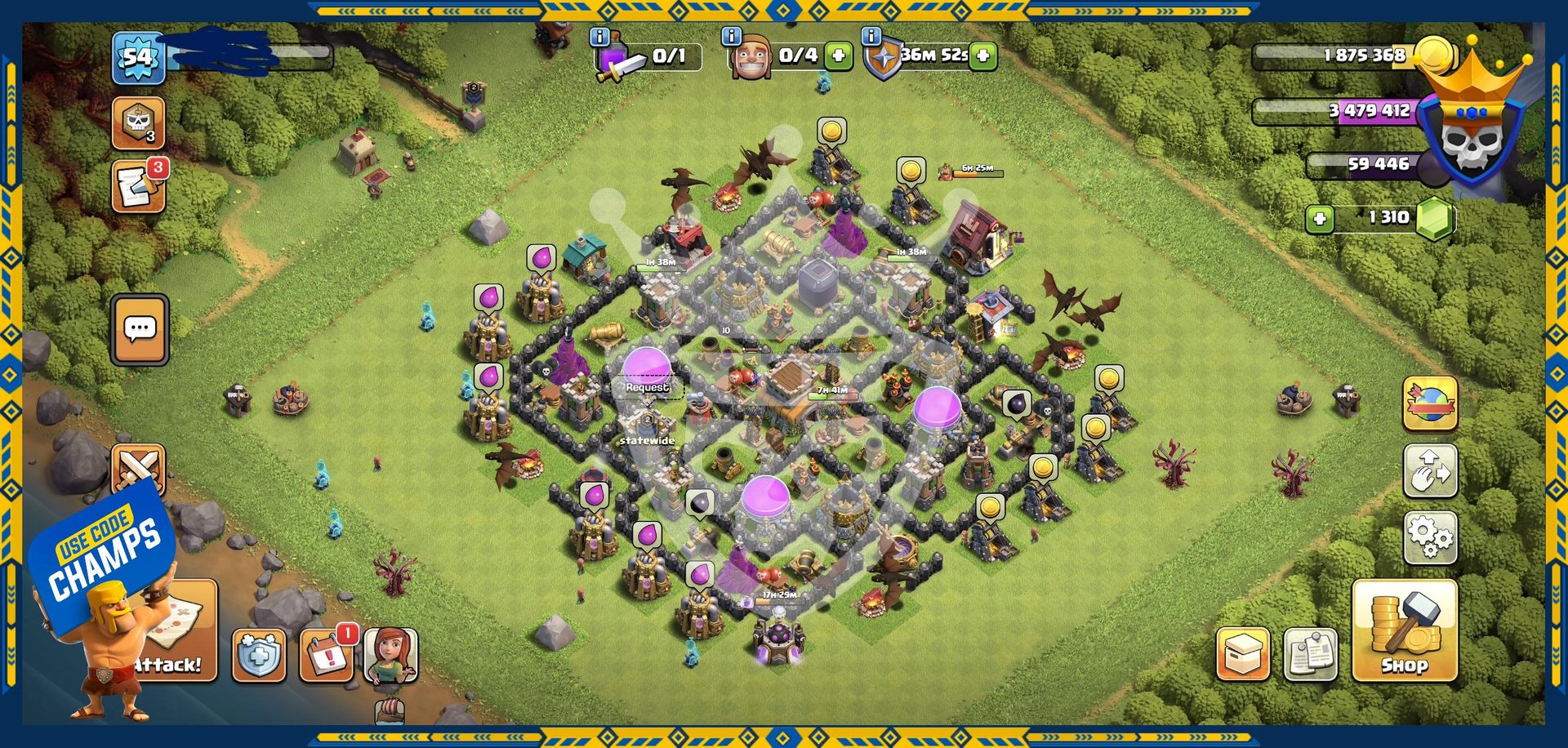Show info for the 0/1 sword potion counter
1568x748 pixels.
tap(599, 37)
